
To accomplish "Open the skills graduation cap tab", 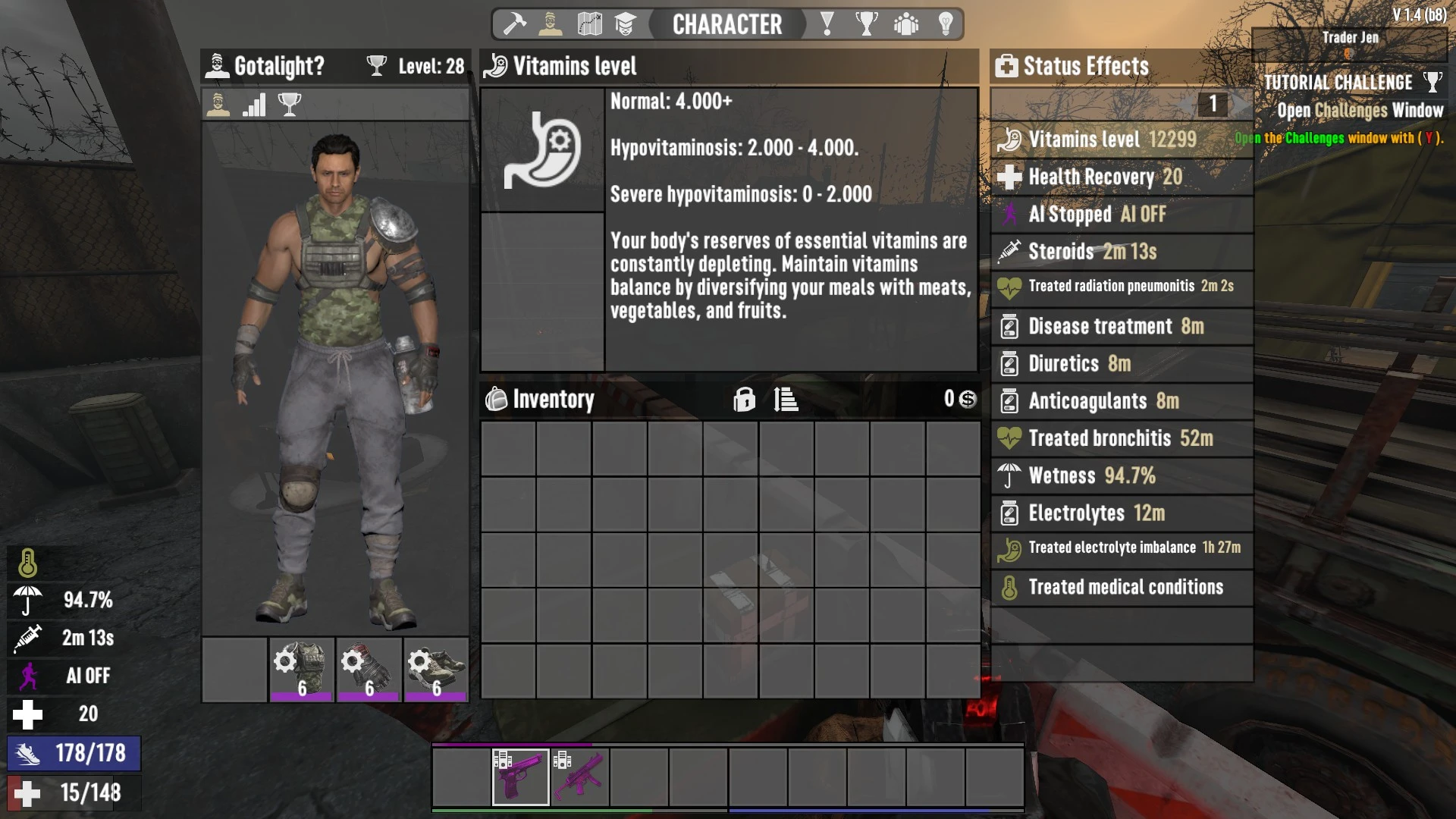I will (x=625, y=24).
